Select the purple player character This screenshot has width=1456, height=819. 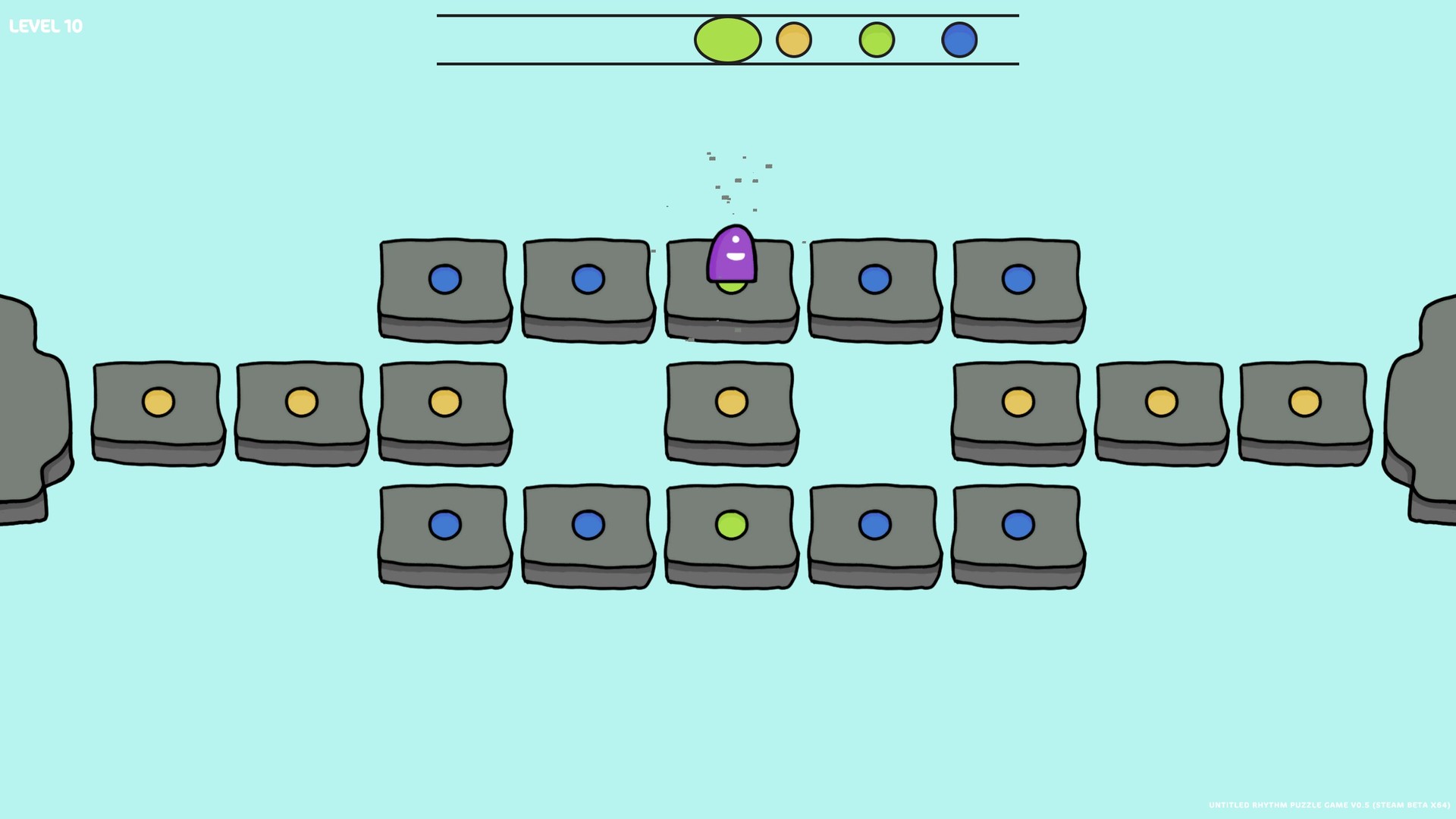coord(730,254)
